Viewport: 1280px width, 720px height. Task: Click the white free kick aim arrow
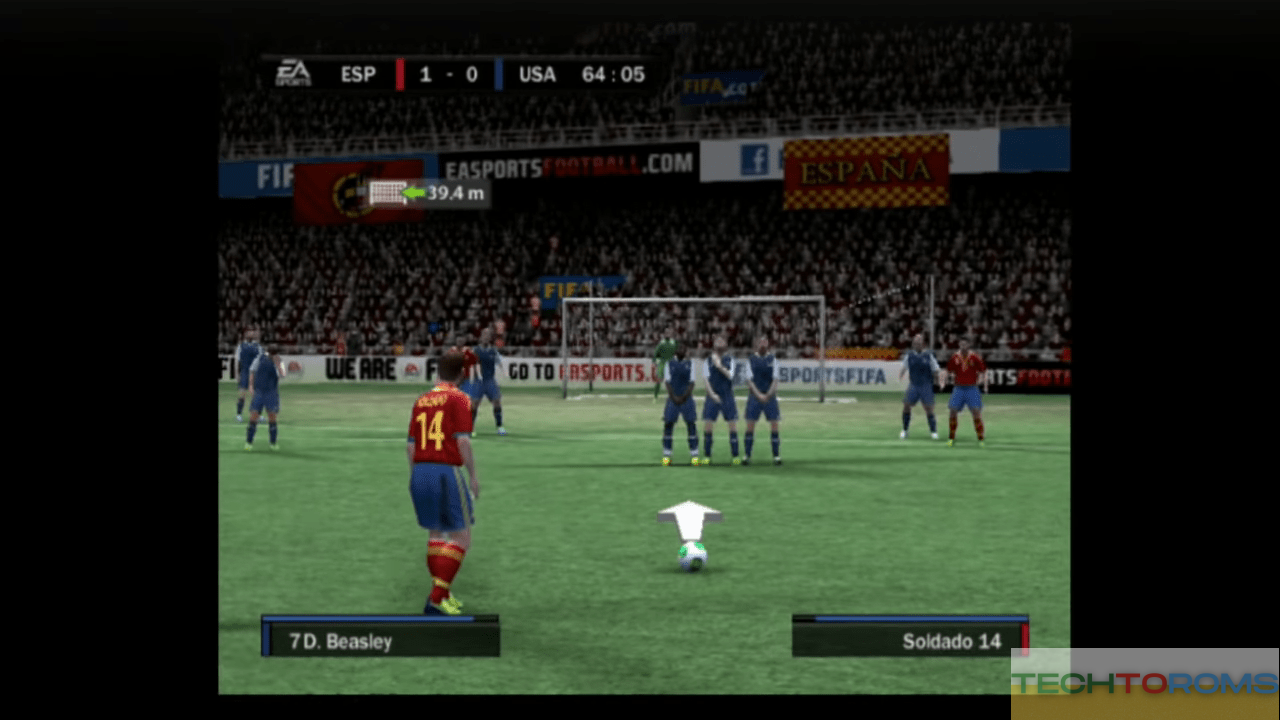tap(689, 520)
